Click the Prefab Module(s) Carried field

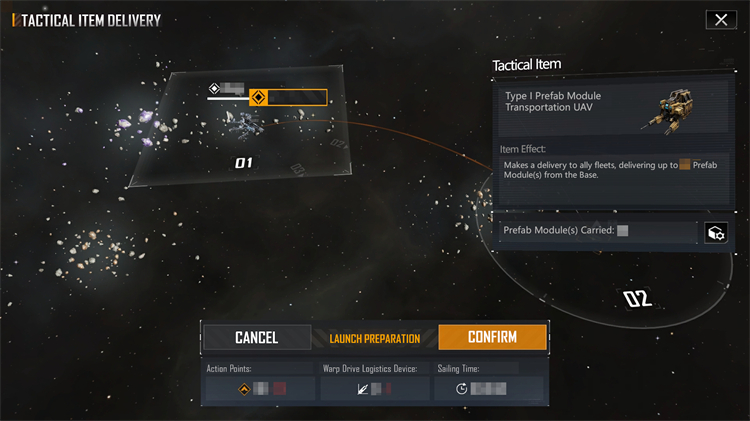coord(598,232)
